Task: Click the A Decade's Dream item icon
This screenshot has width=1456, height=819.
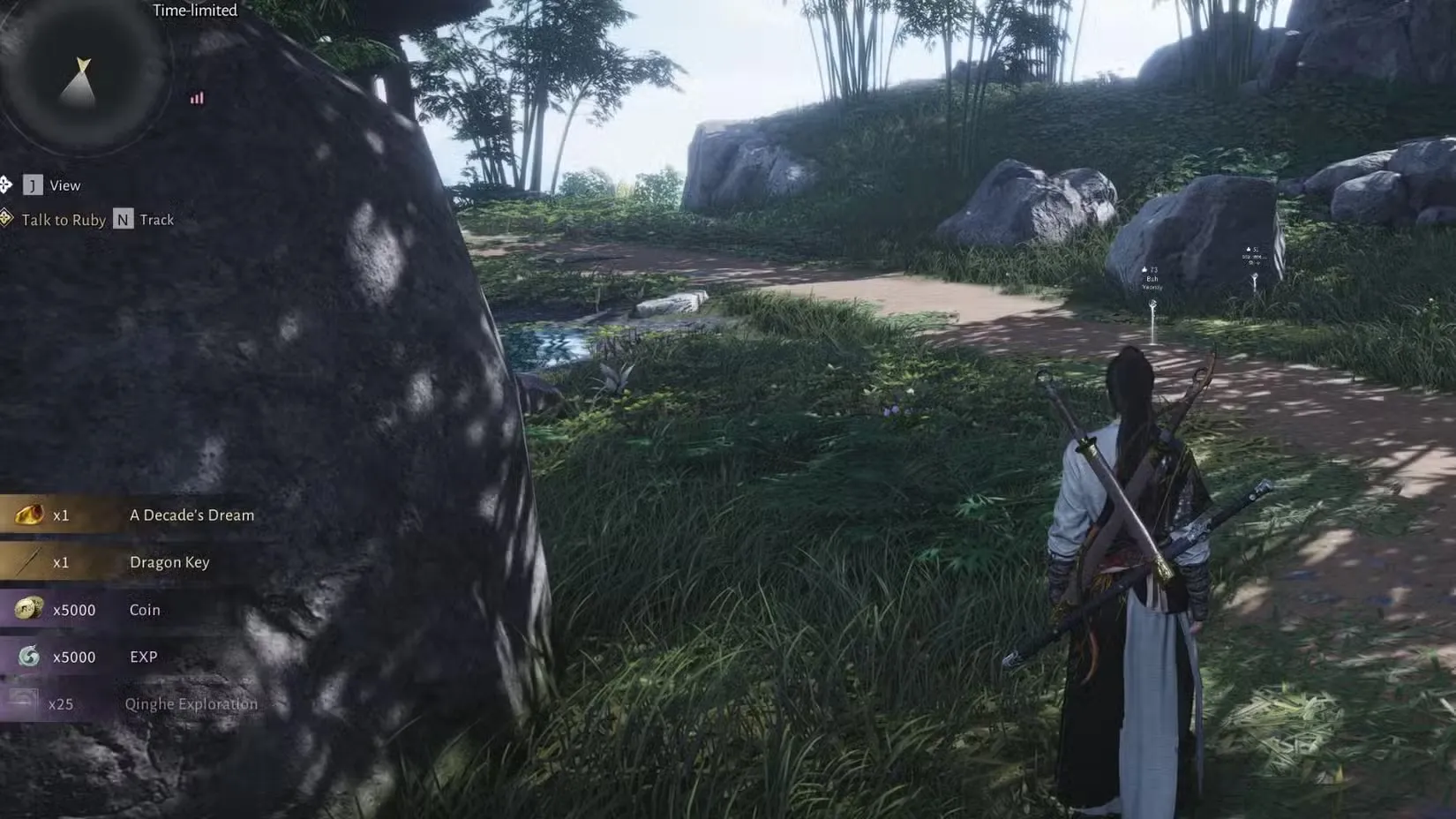Action: tap(29, 515)
